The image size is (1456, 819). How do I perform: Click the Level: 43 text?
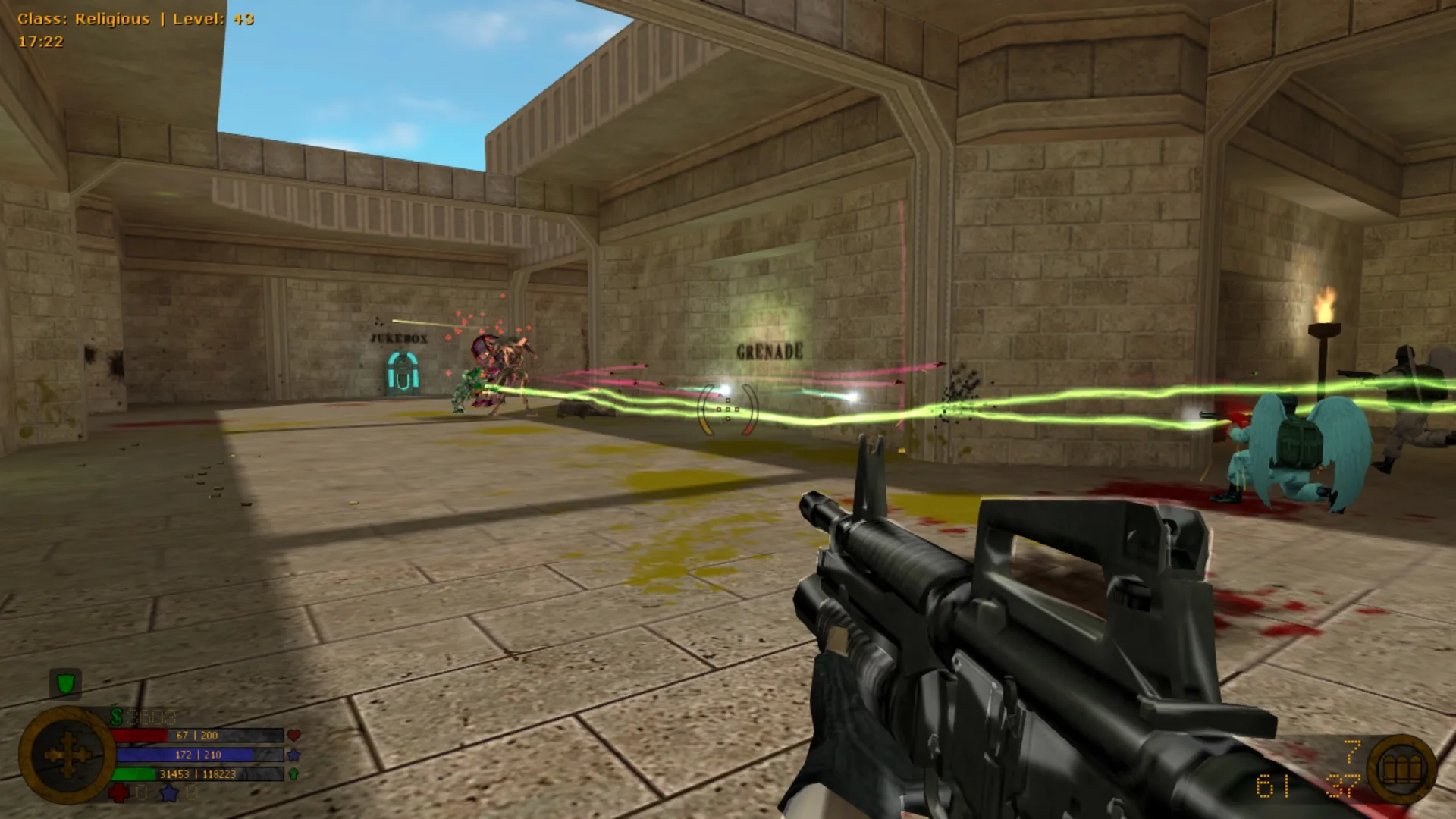pyautogui.click(x=212, y=17)
